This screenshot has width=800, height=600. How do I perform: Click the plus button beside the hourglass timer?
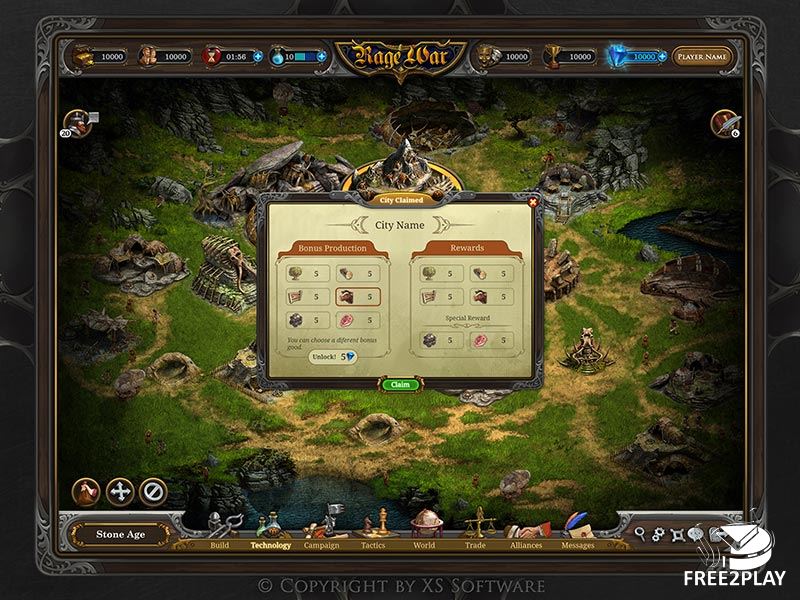coord(258,57)
